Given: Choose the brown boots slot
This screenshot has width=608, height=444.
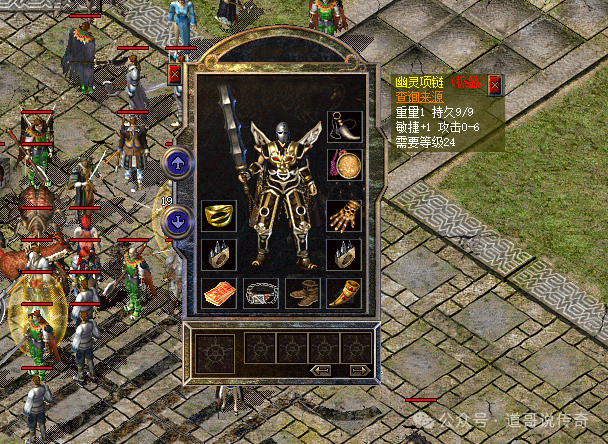Looking at the screenshot, I should coord(303,292).
